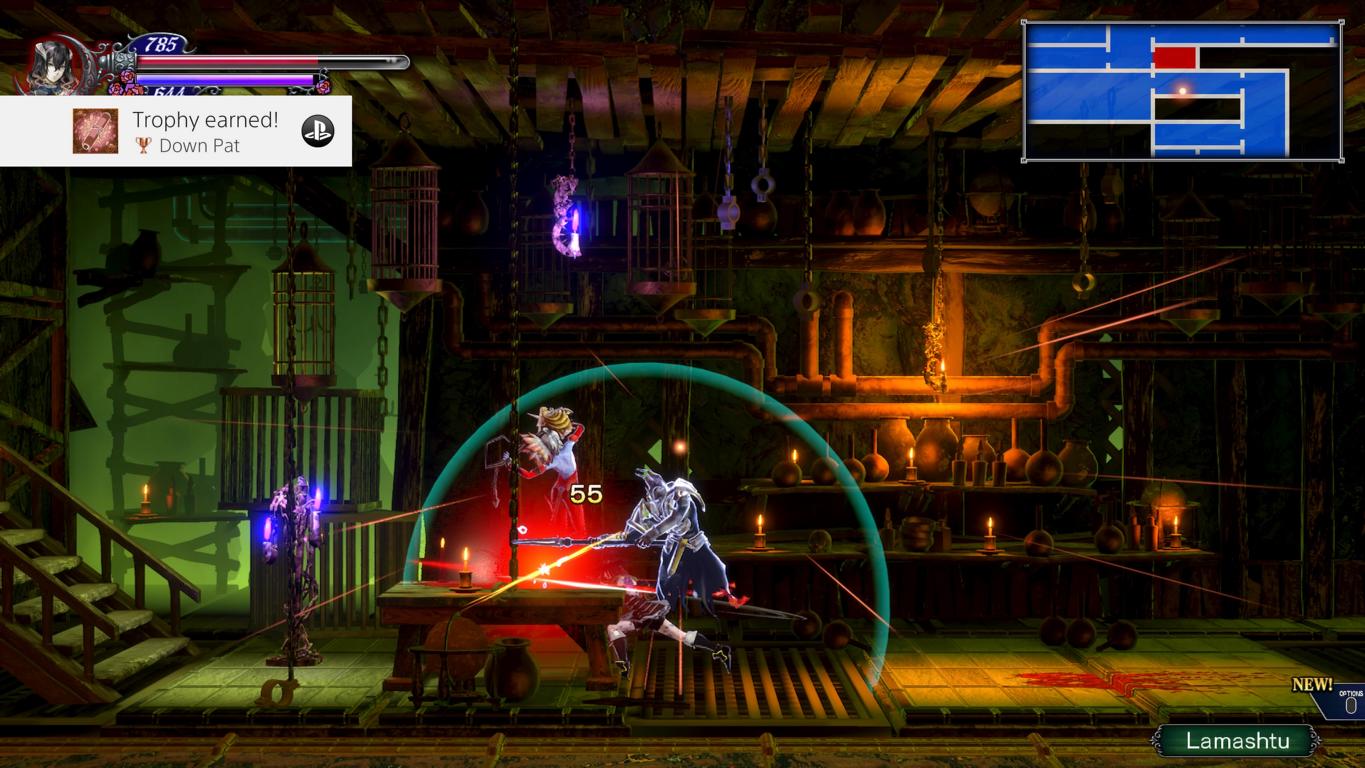Open the NEW! notification indicator
The image size is (1365, 768).
click(1312, 685)
